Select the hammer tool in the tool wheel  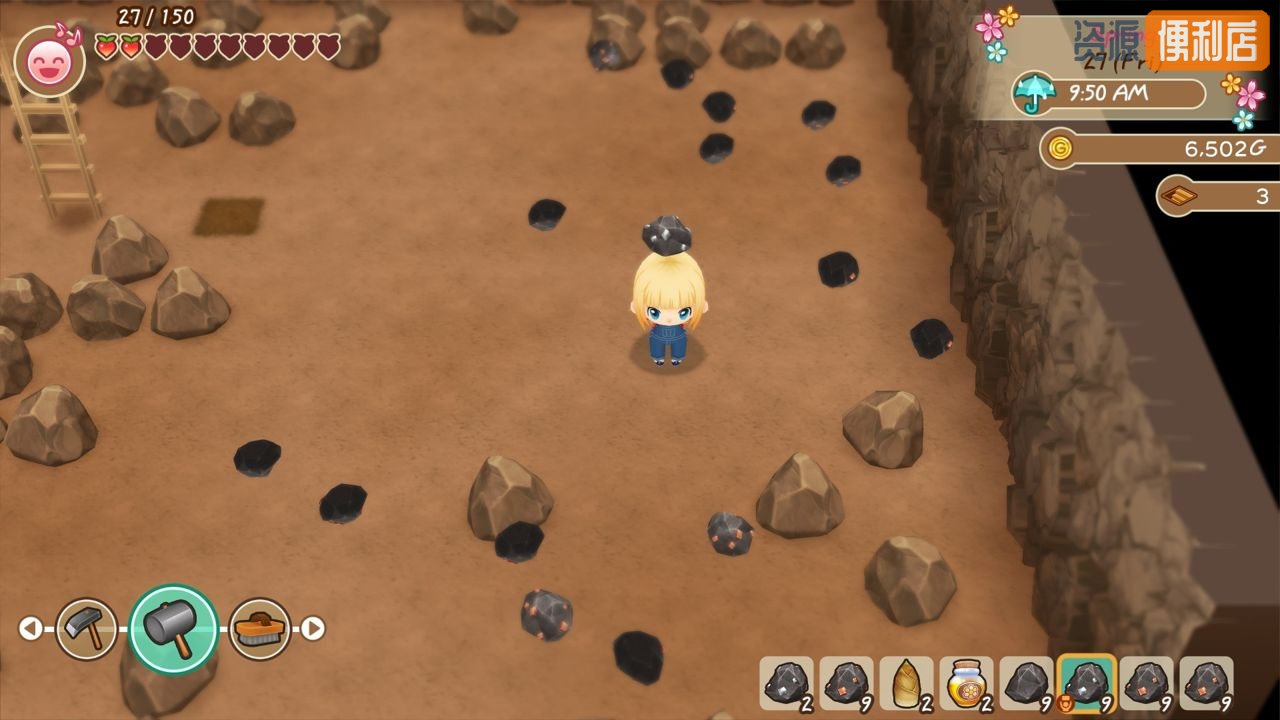(x=173, y=628)
